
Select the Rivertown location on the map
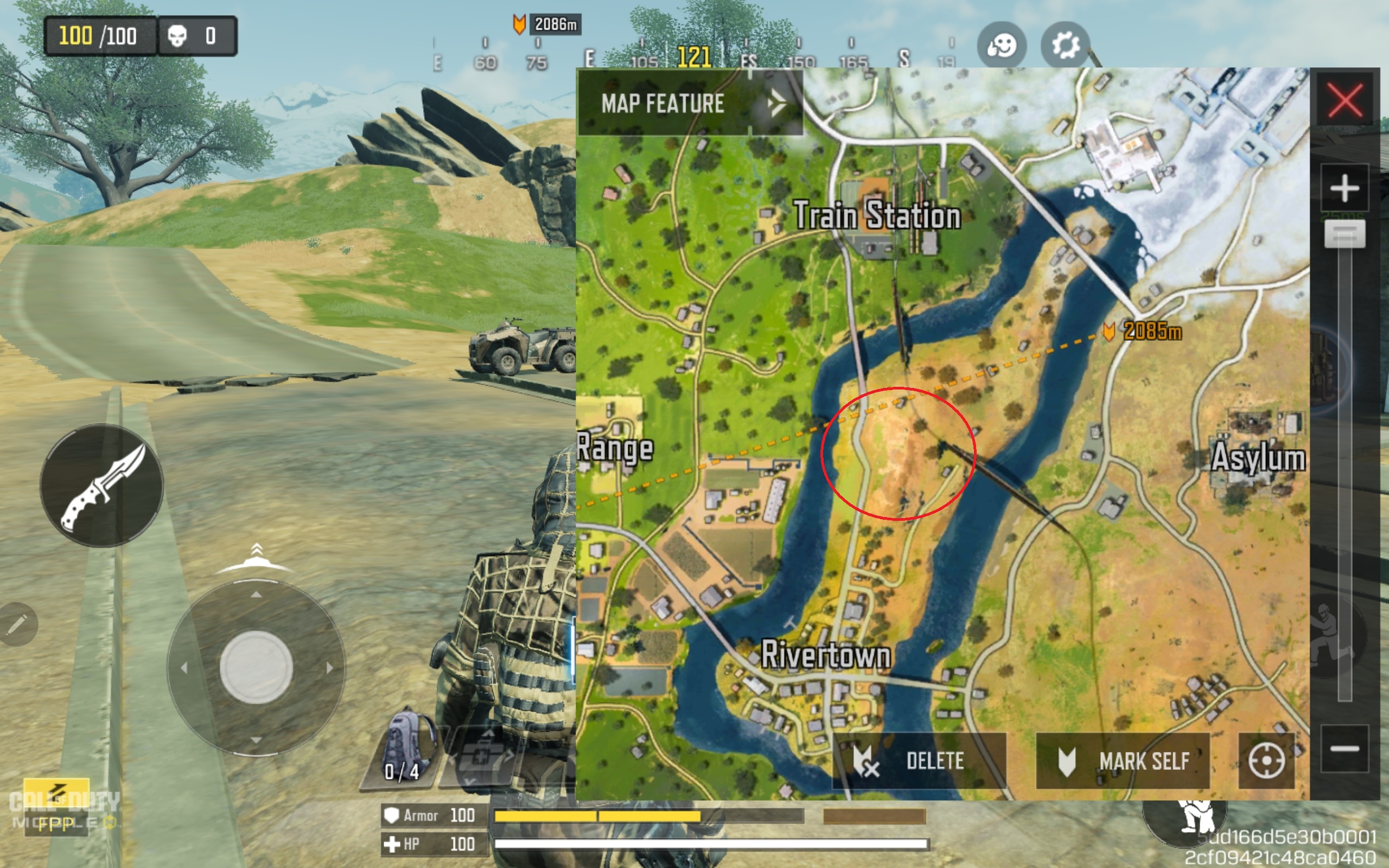pyautogui.click(x=825, y=654)
